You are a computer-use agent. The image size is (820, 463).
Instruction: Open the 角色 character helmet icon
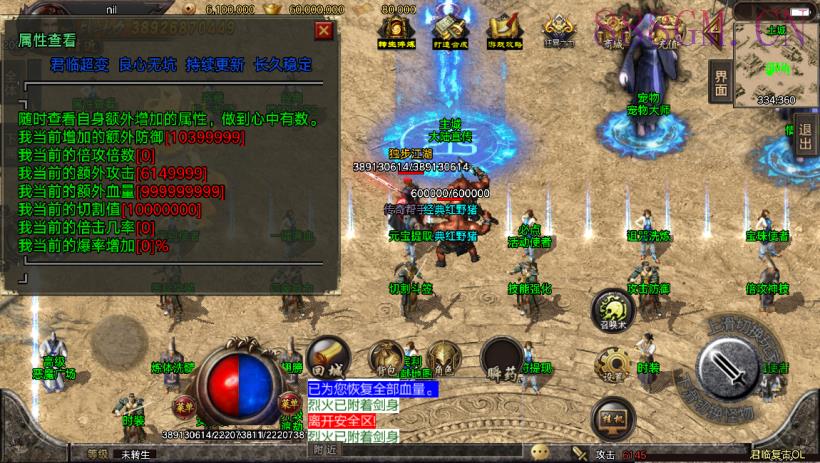coord(442,357)
